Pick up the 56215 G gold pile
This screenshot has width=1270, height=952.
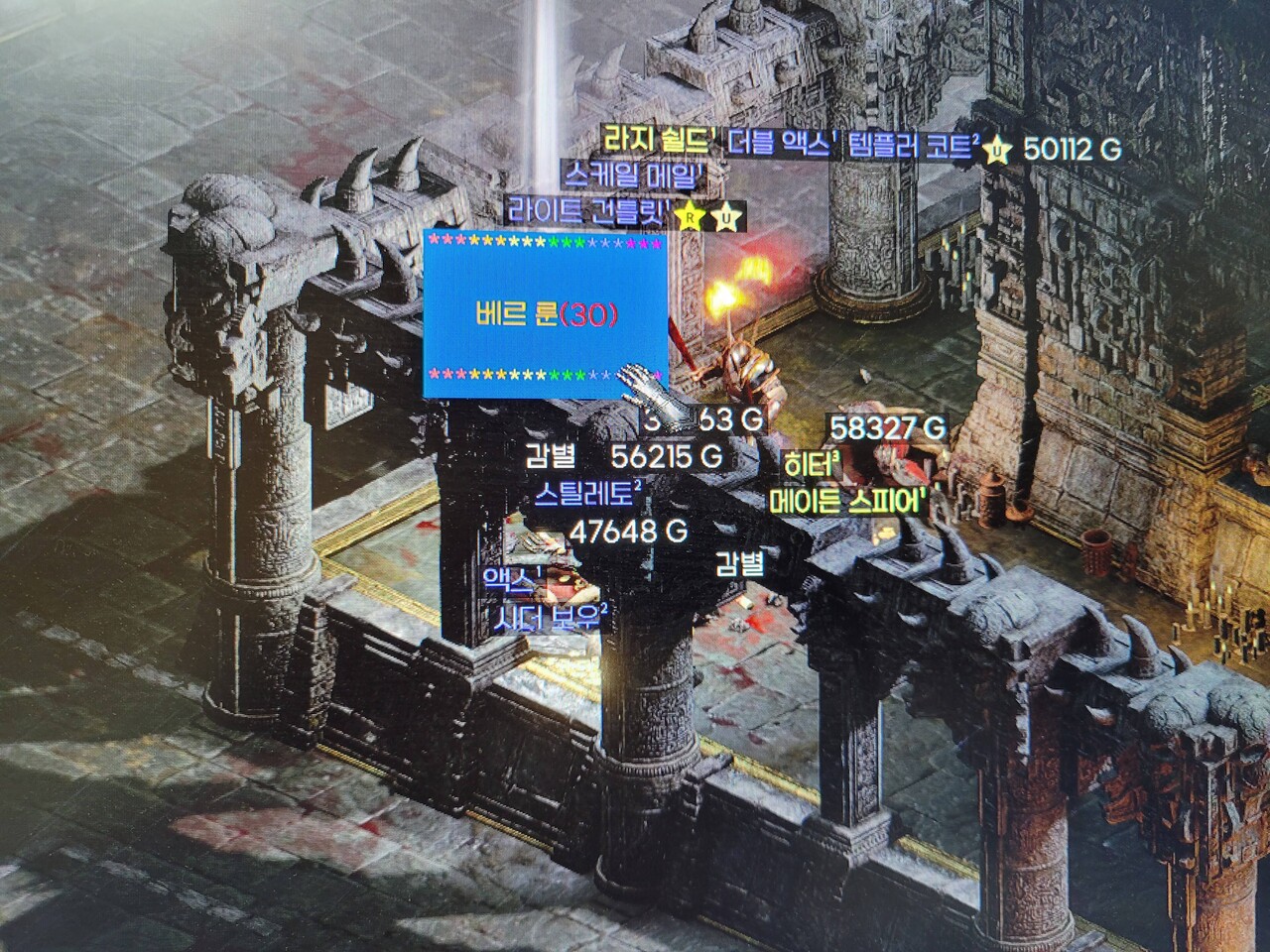667,457
